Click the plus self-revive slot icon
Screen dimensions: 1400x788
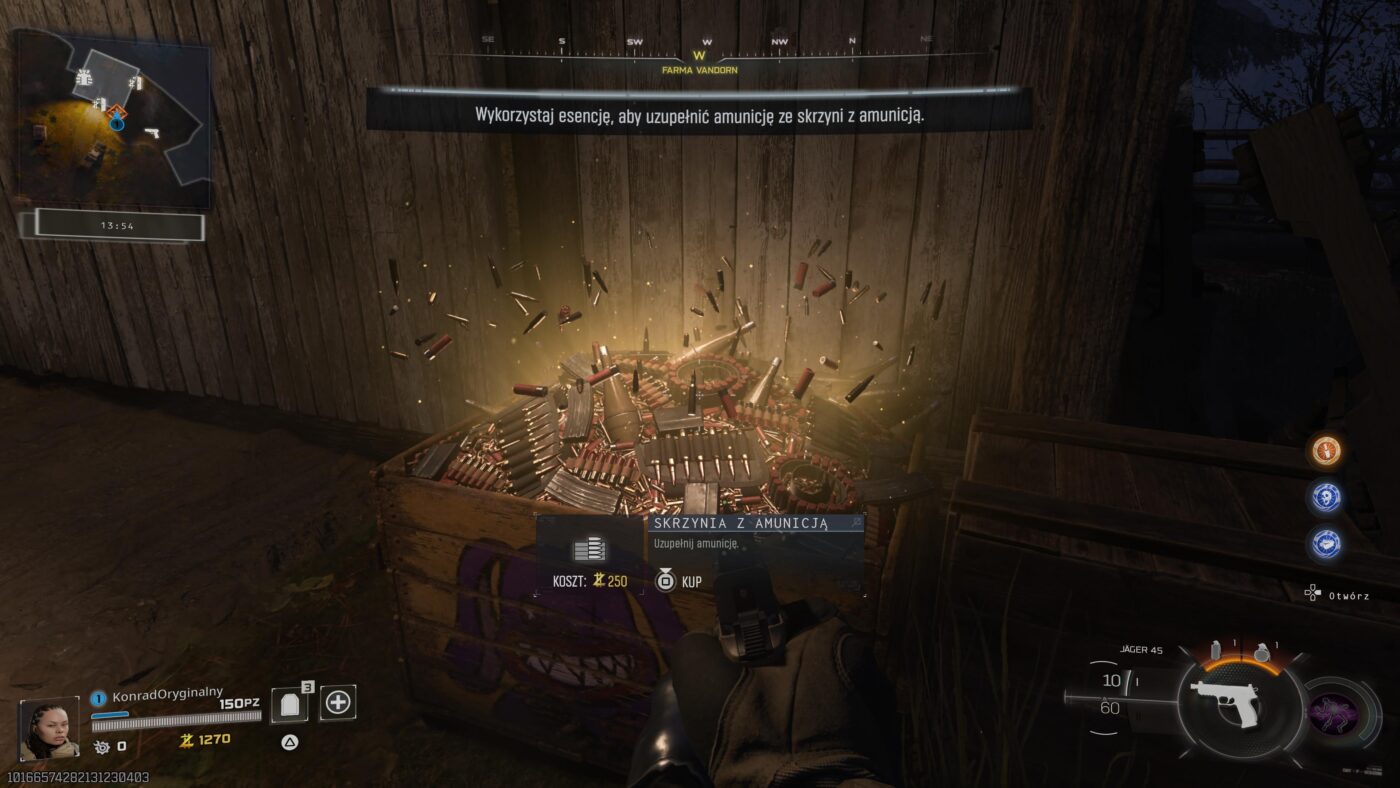(338, 703)
